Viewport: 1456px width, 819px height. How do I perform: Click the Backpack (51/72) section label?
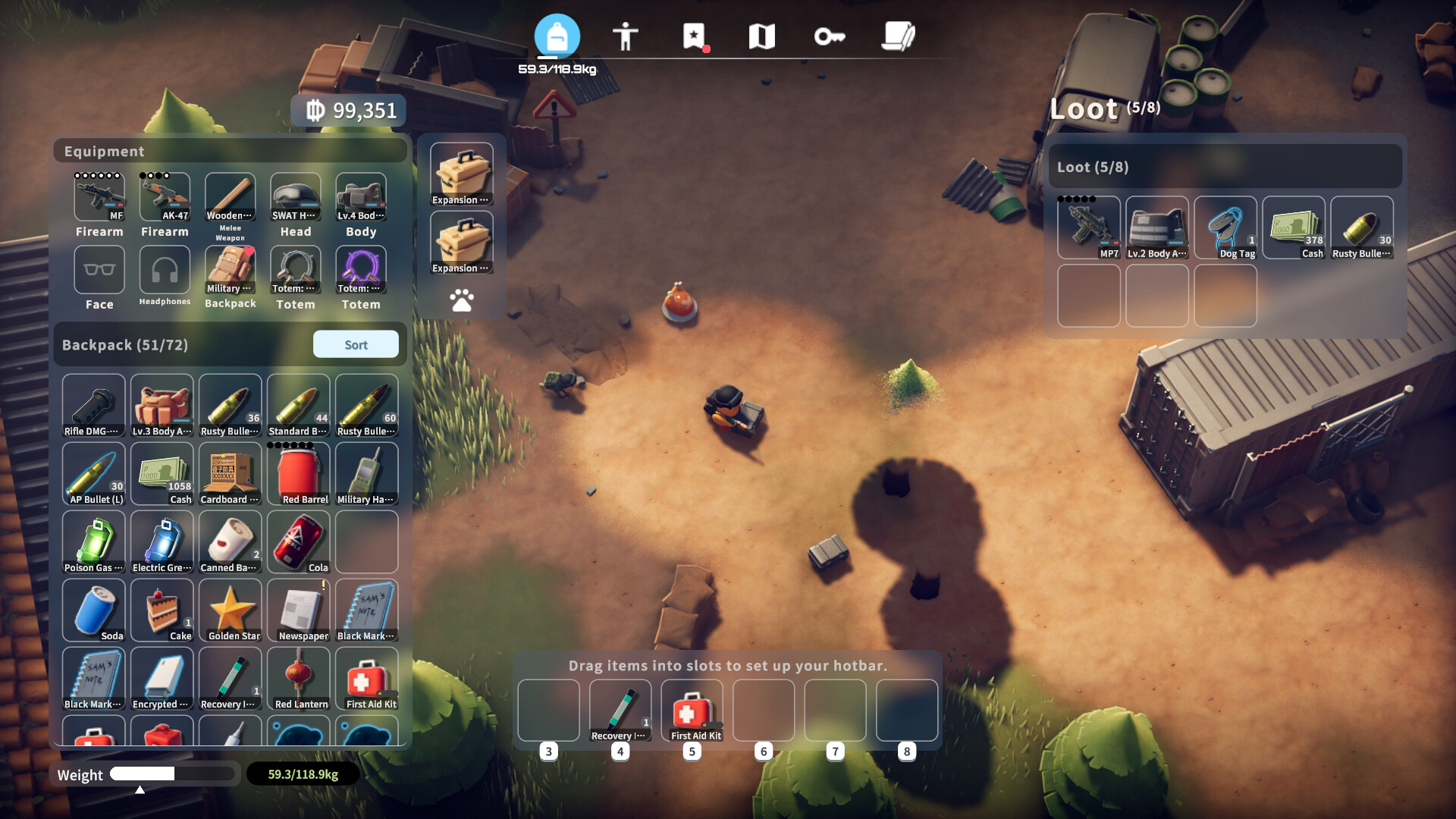127,344
